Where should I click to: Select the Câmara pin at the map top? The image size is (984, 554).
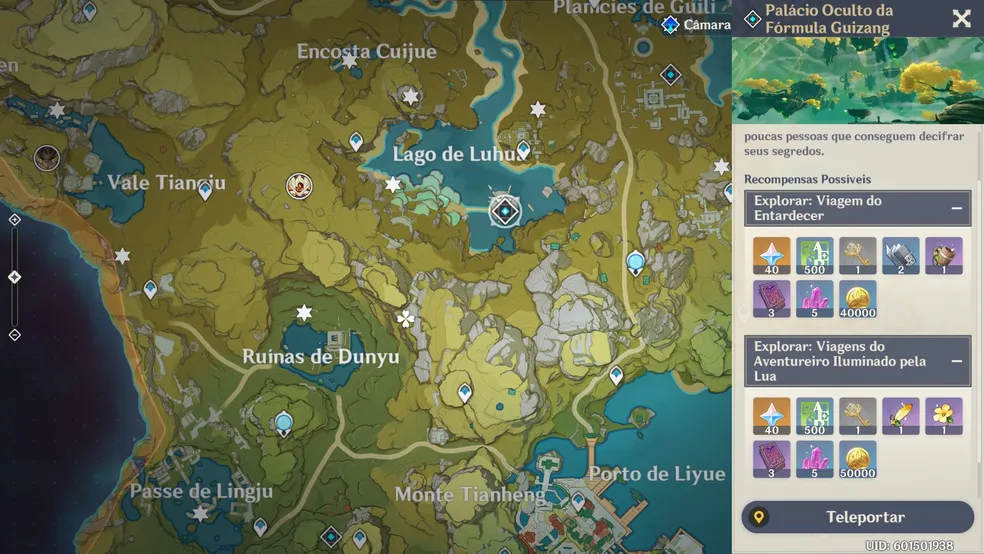tap(671, 25)
